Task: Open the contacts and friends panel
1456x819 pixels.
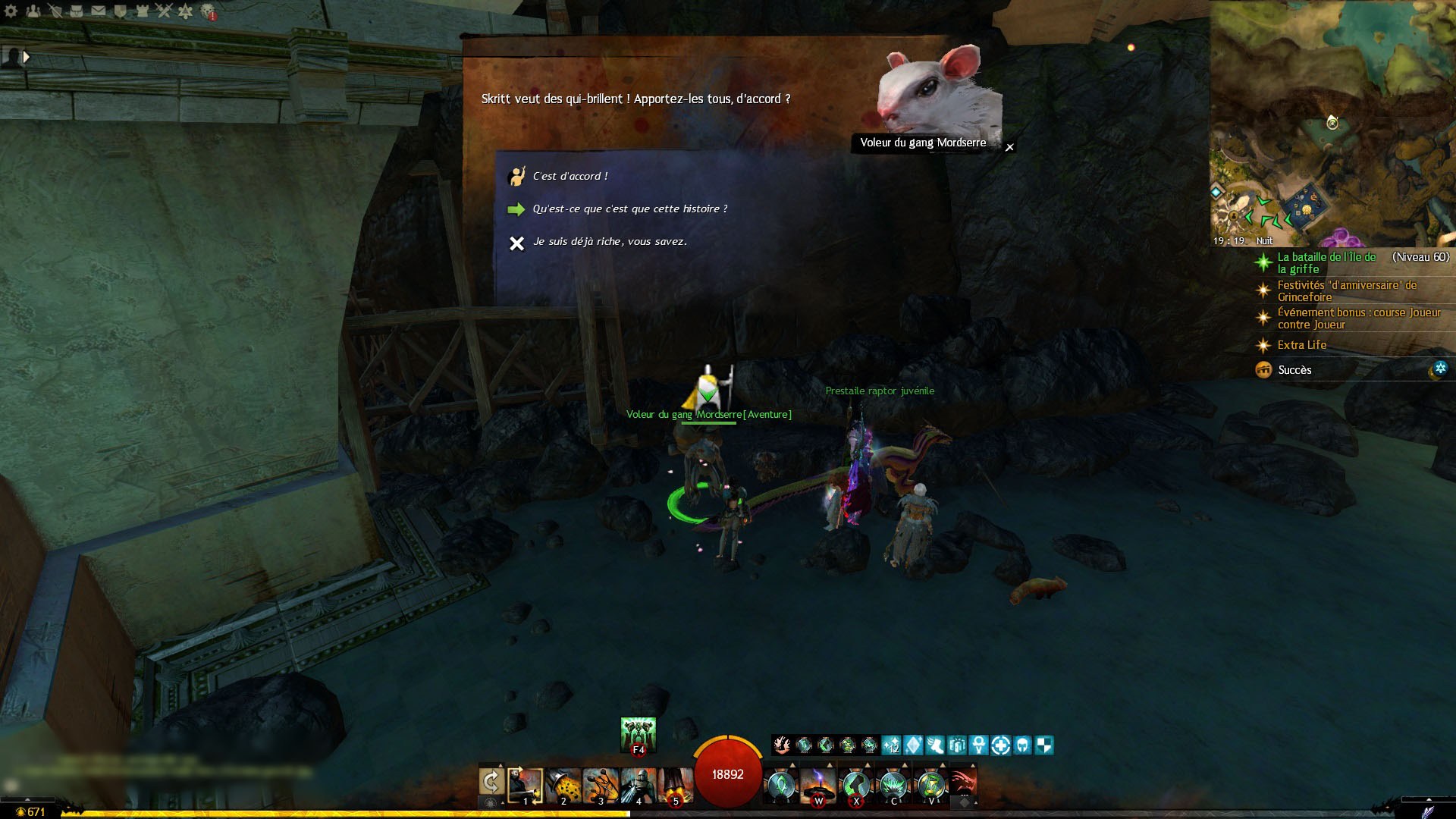Action: tap(33, 11)
